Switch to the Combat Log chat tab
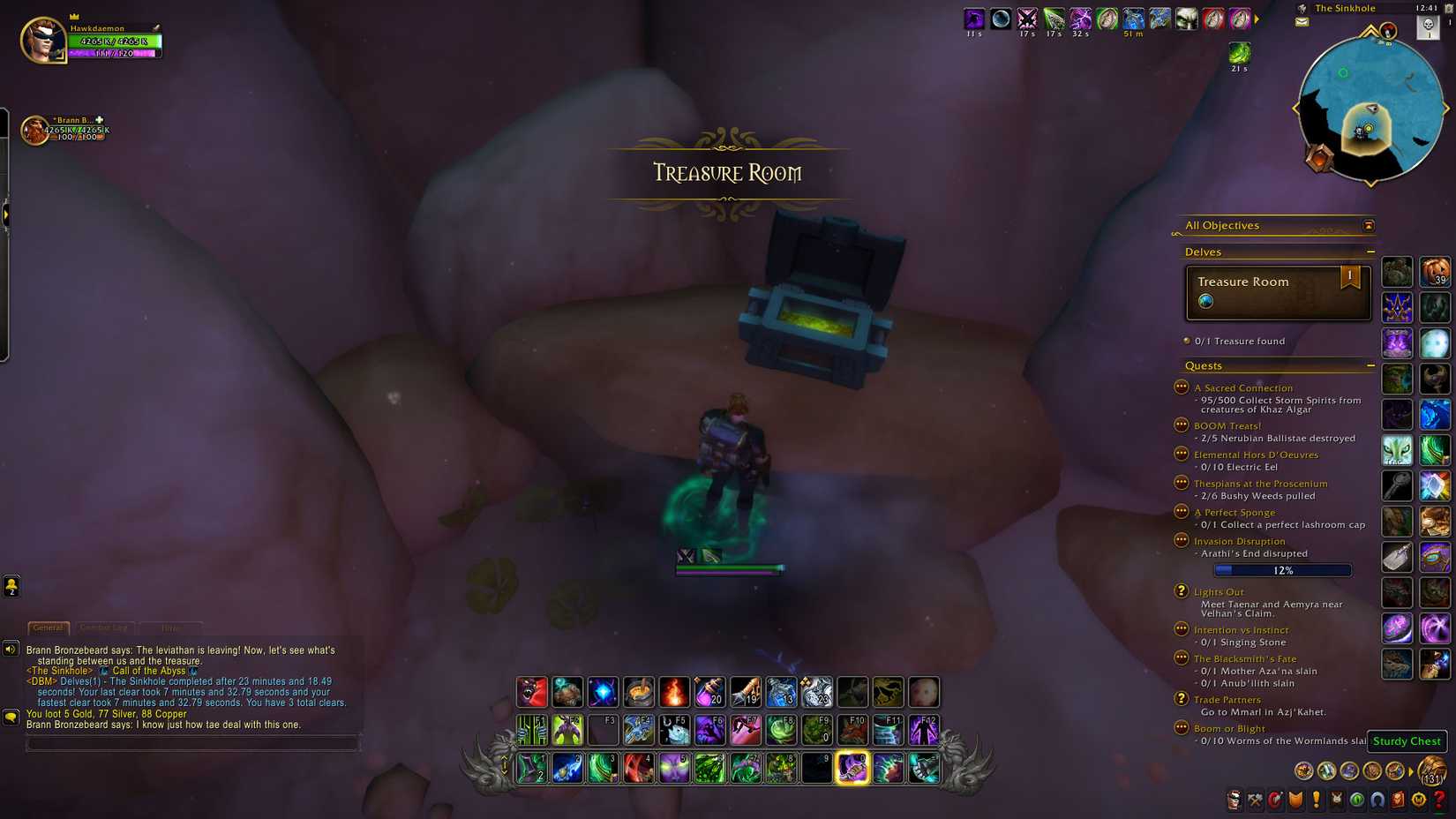 (103, 627)
